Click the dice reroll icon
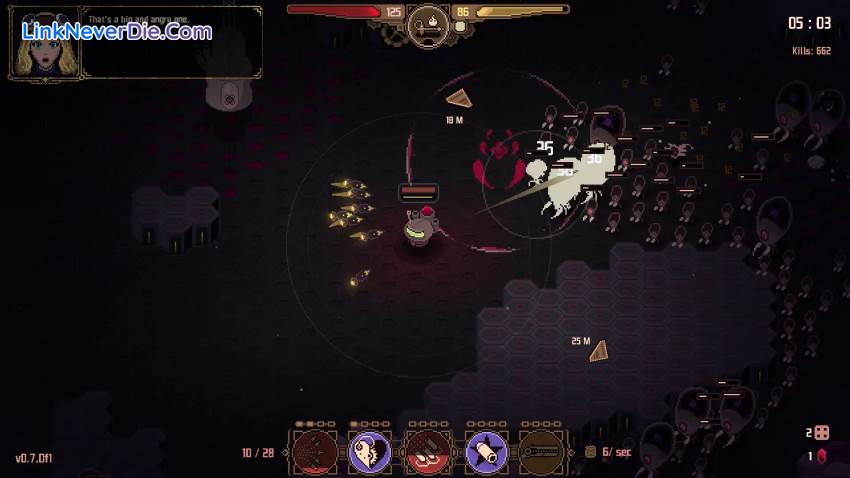The image size is (850, 478). click(821, 433)
